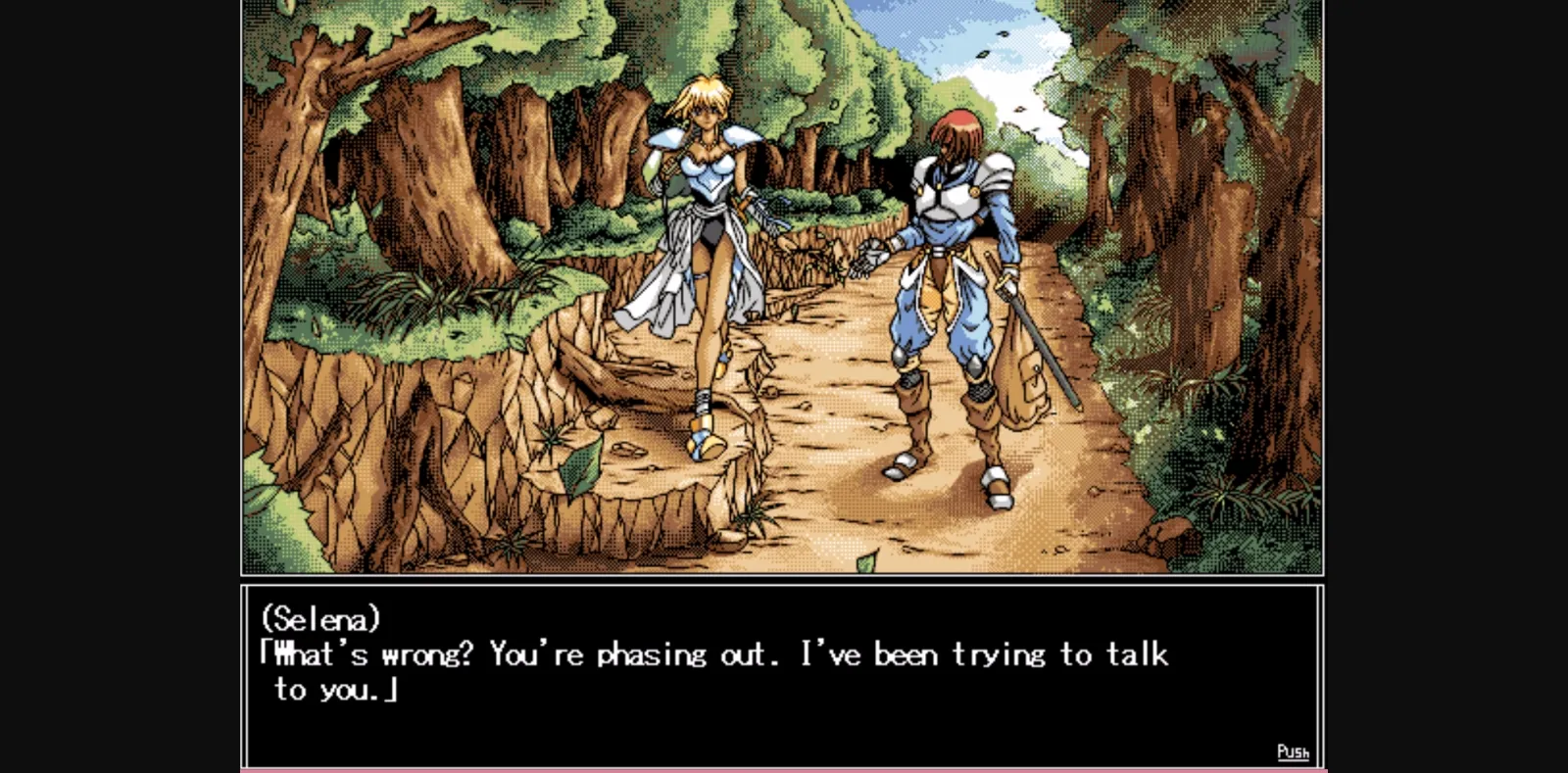Click the clouds behind the treeline

(x=1019, y=78)
